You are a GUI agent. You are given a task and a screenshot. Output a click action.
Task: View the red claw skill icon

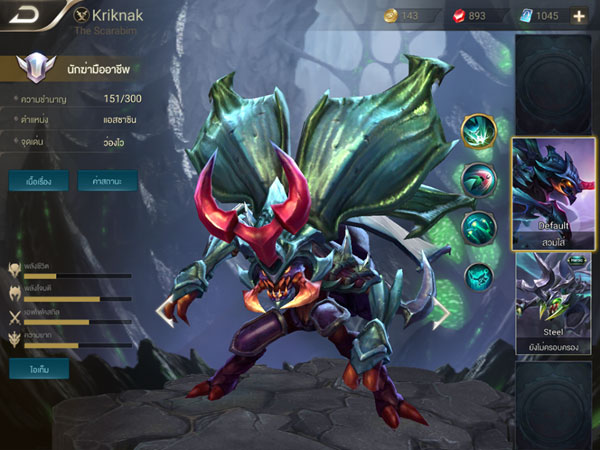pyautogui.click(x=479, y=180)
